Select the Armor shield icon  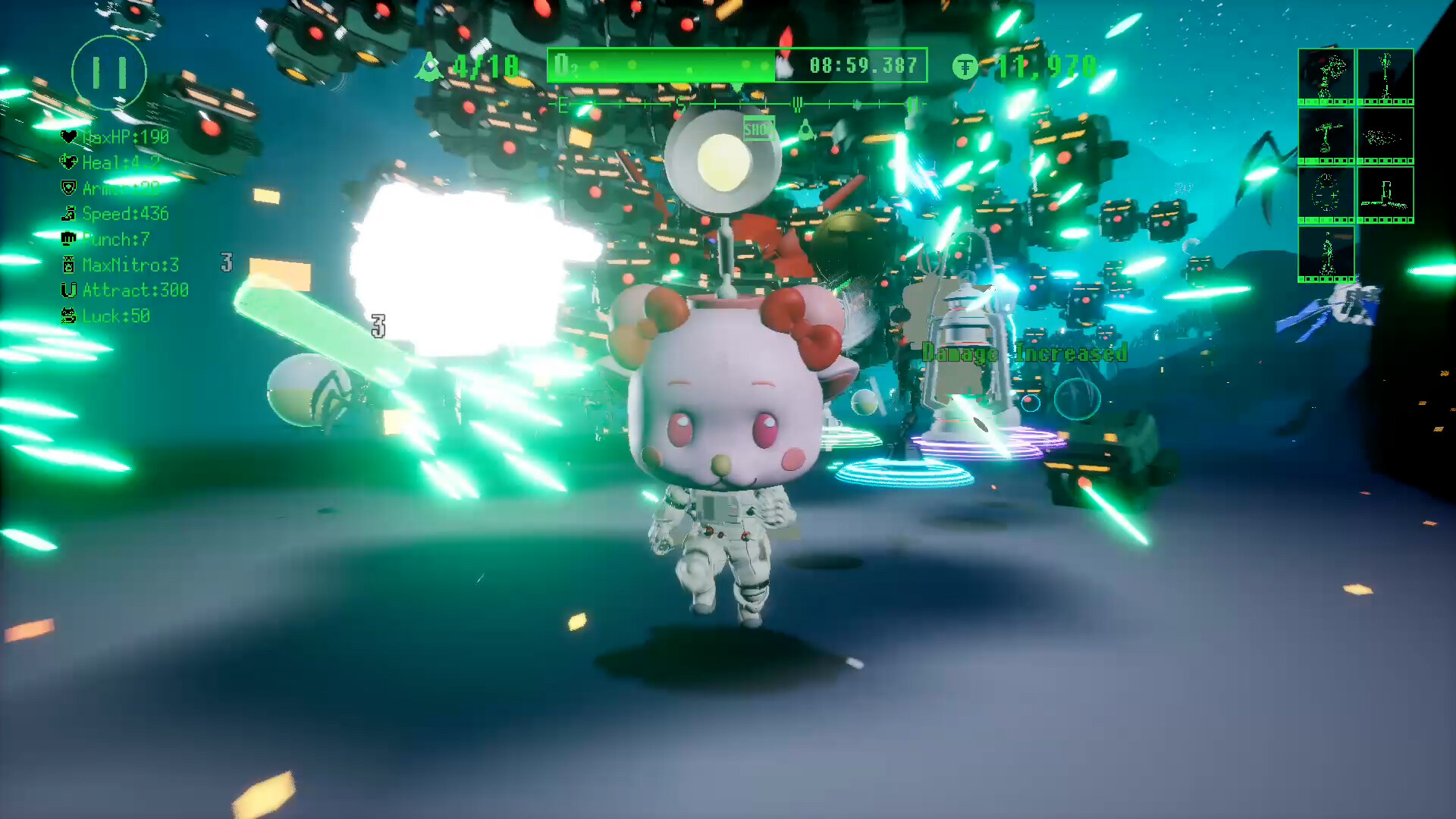[x=69, y=188]
